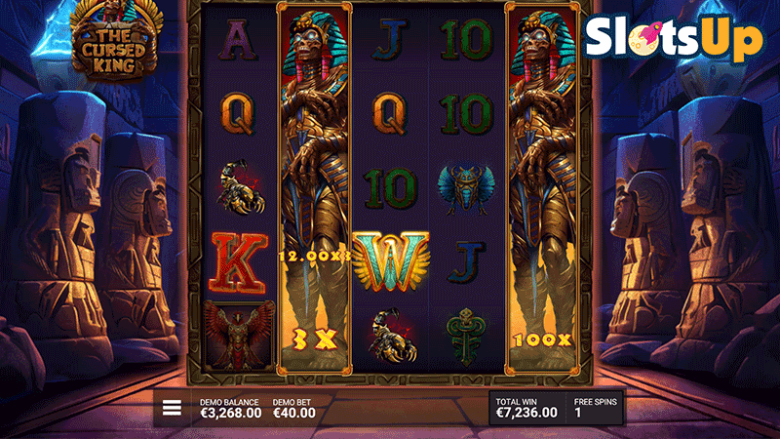Open the hamburger menu
This screenshot has height=439, width=780.
pyautogui.click(x=172, y=408)
